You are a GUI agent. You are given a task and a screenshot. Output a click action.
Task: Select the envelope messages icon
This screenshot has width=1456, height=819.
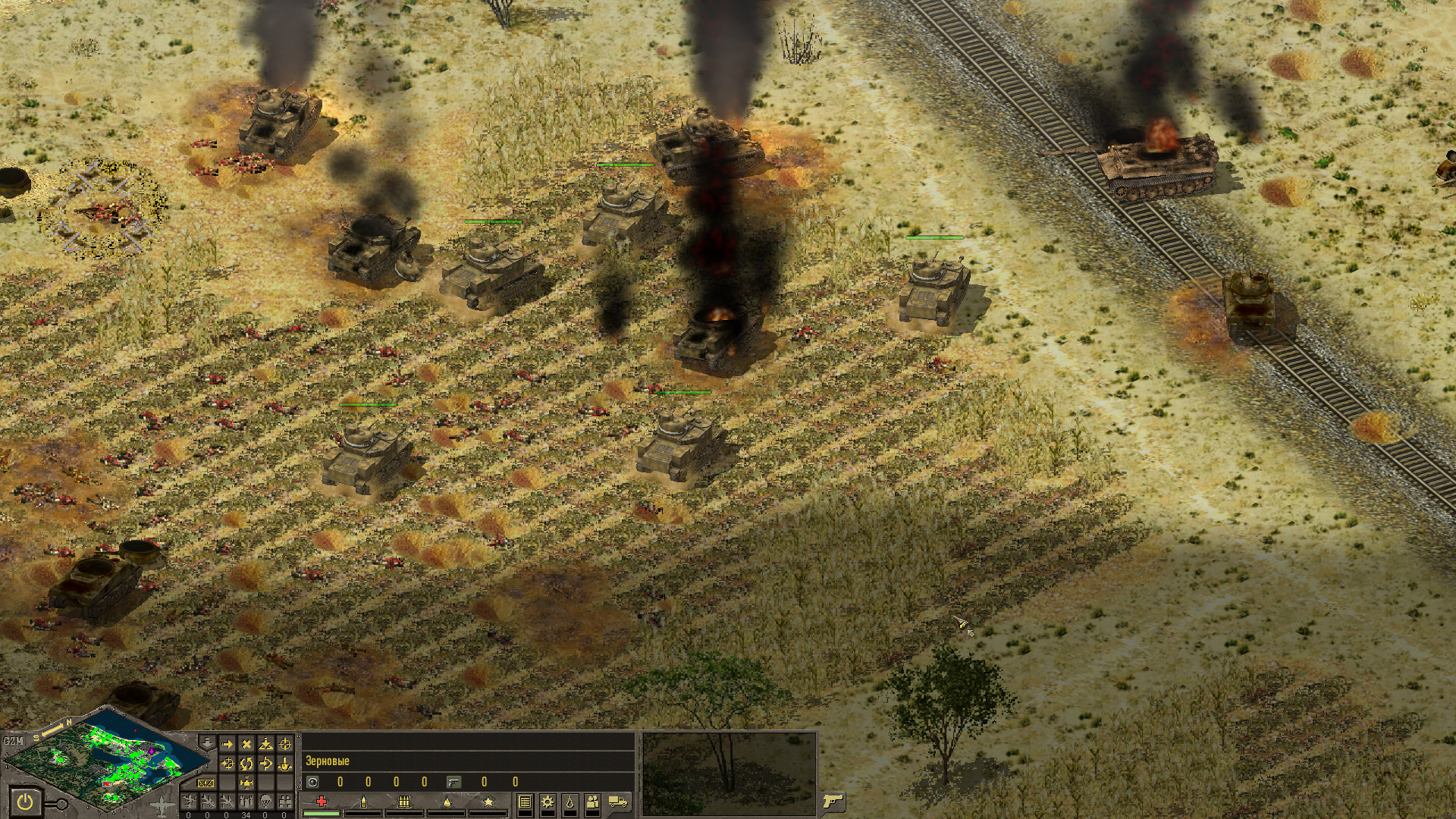[x=206, y=783]
